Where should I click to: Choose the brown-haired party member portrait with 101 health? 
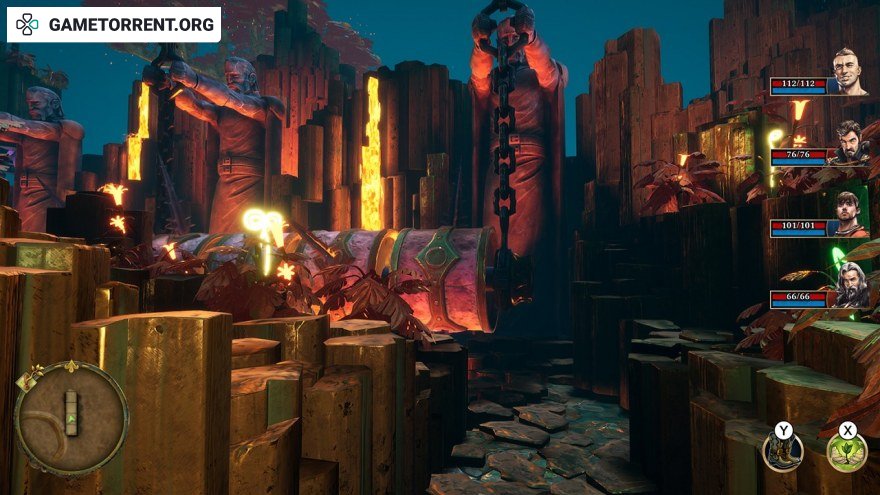coord(849,213)
